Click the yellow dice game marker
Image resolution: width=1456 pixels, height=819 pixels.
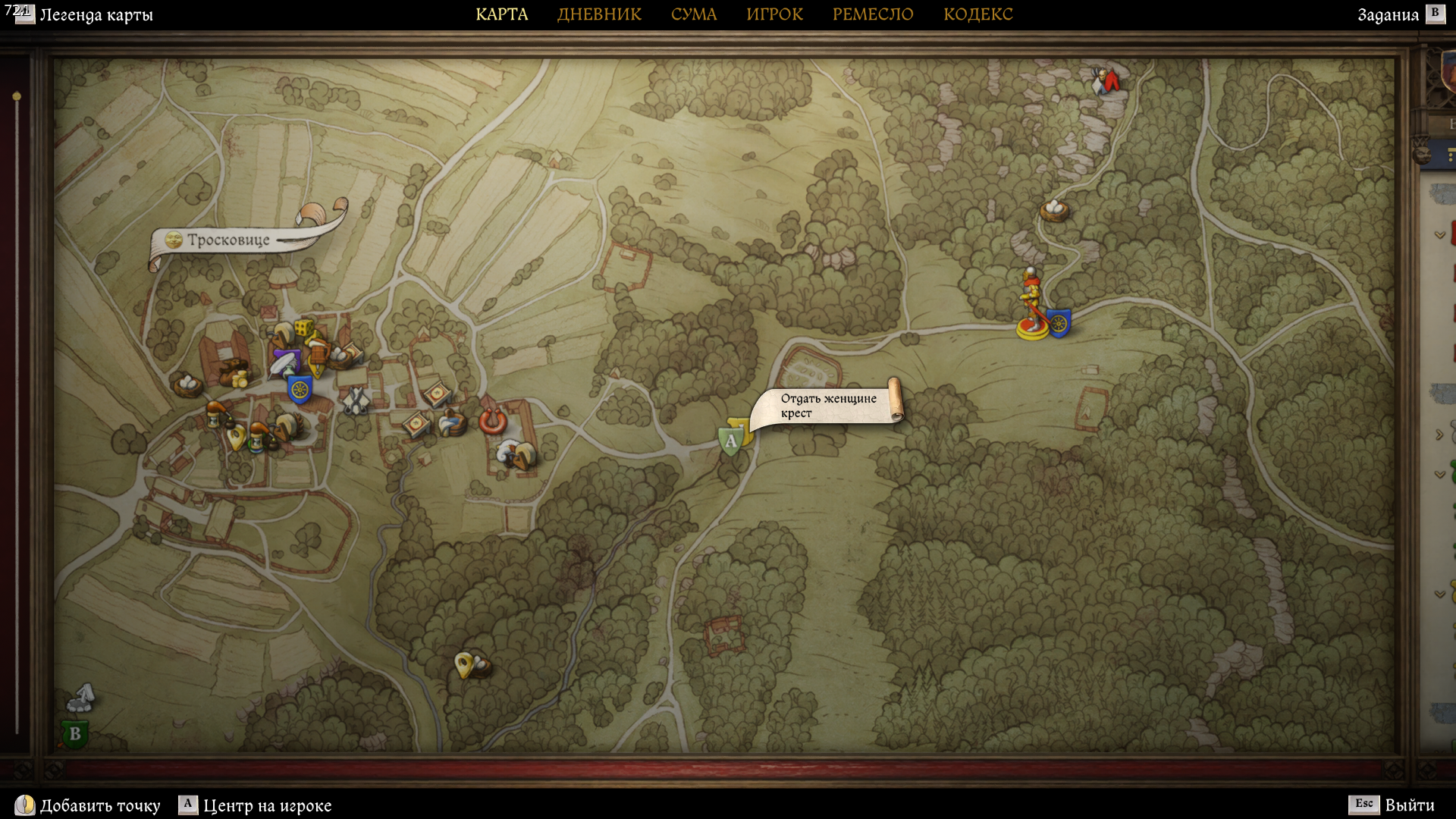pos(303,328)
